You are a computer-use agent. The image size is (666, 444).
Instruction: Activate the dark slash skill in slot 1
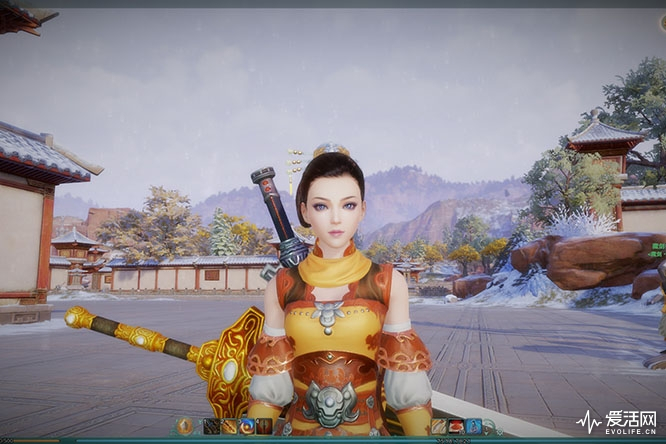[212, 426]
